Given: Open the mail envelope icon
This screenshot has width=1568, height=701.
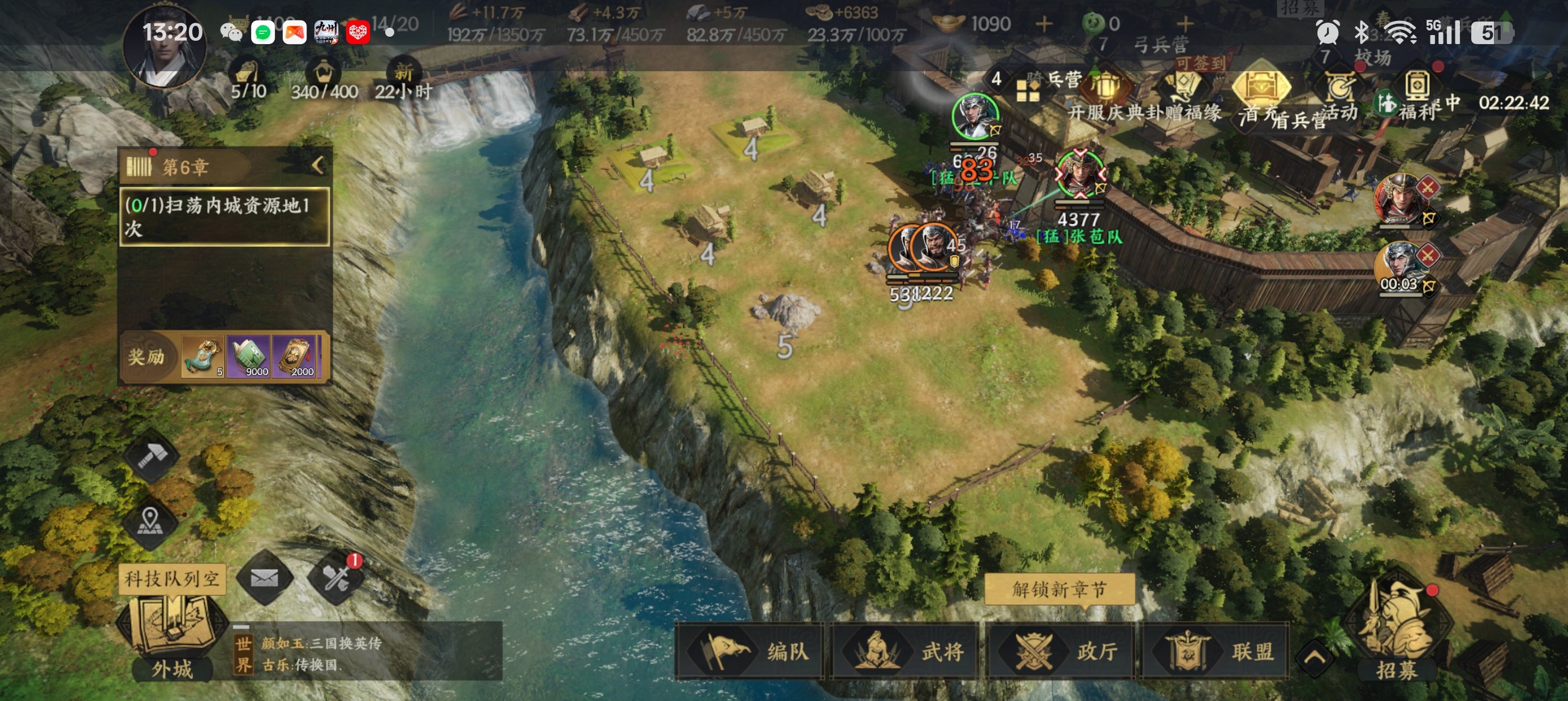Looking at the screenshot, I should pos(264,577).
